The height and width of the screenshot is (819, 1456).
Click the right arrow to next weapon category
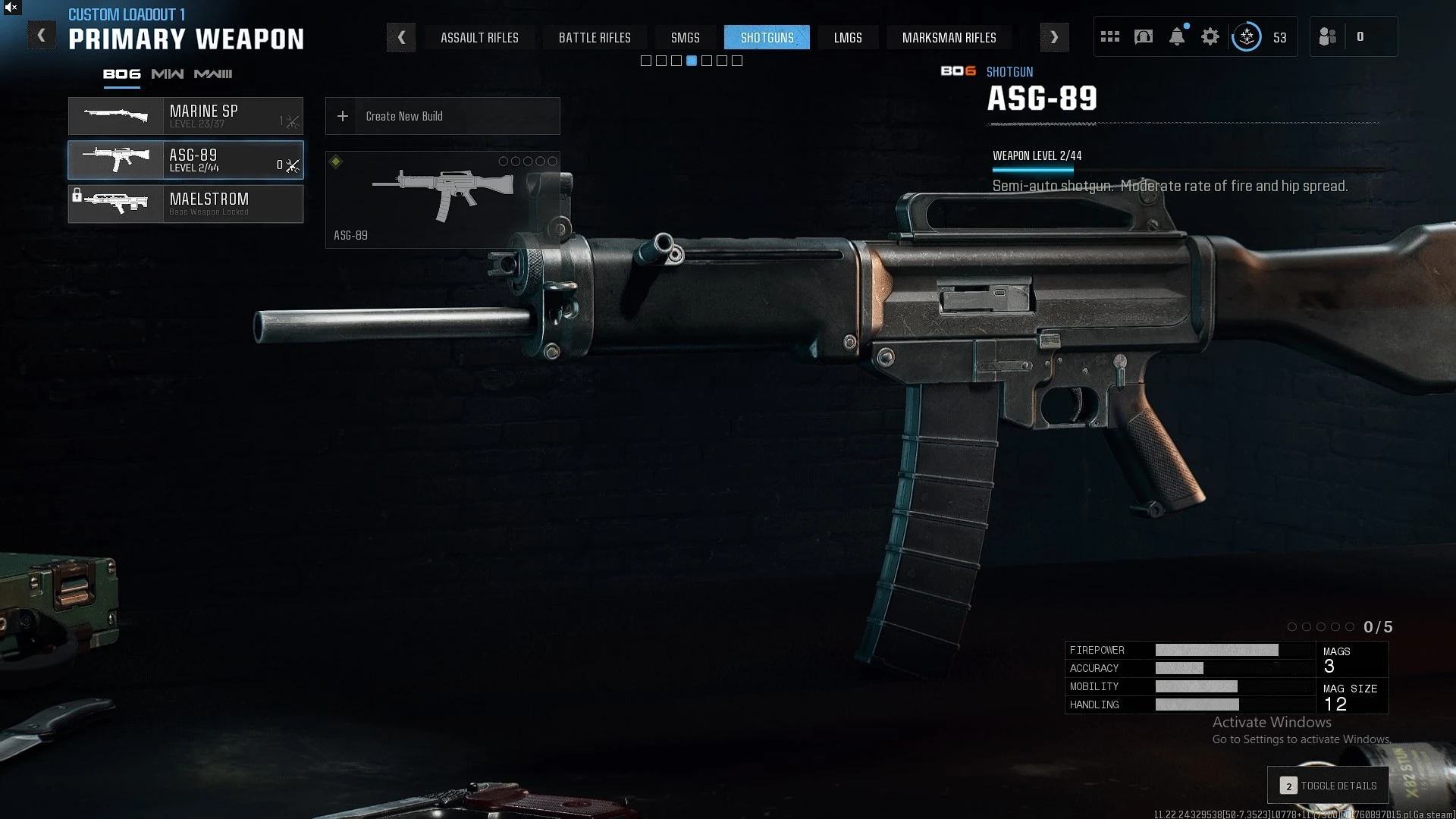[x=1054, y=36]
